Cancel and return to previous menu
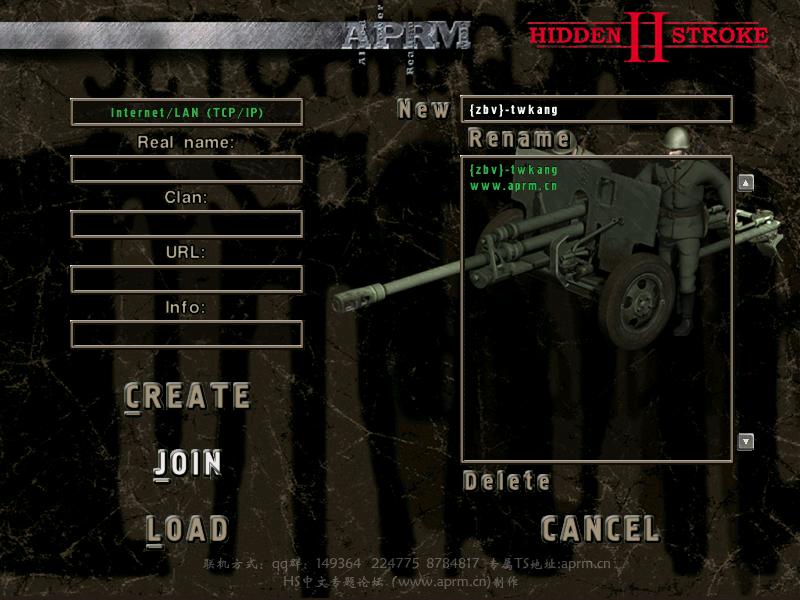This screenshot has width=800, height=600. point(600,528)
